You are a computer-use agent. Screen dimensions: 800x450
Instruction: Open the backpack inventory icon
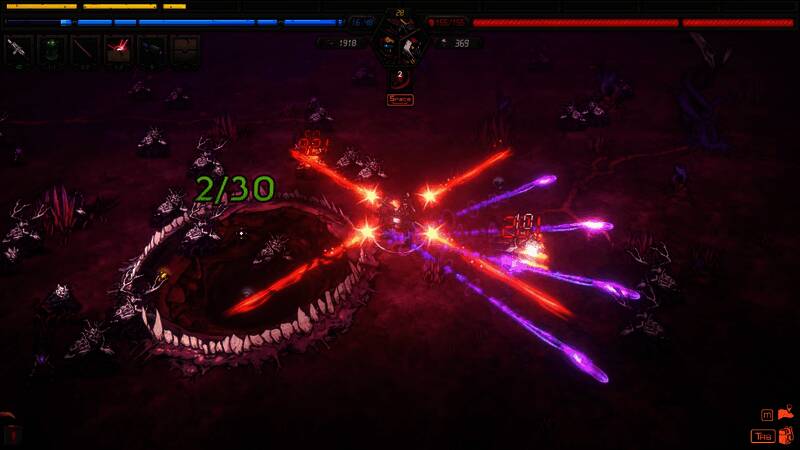784,435
